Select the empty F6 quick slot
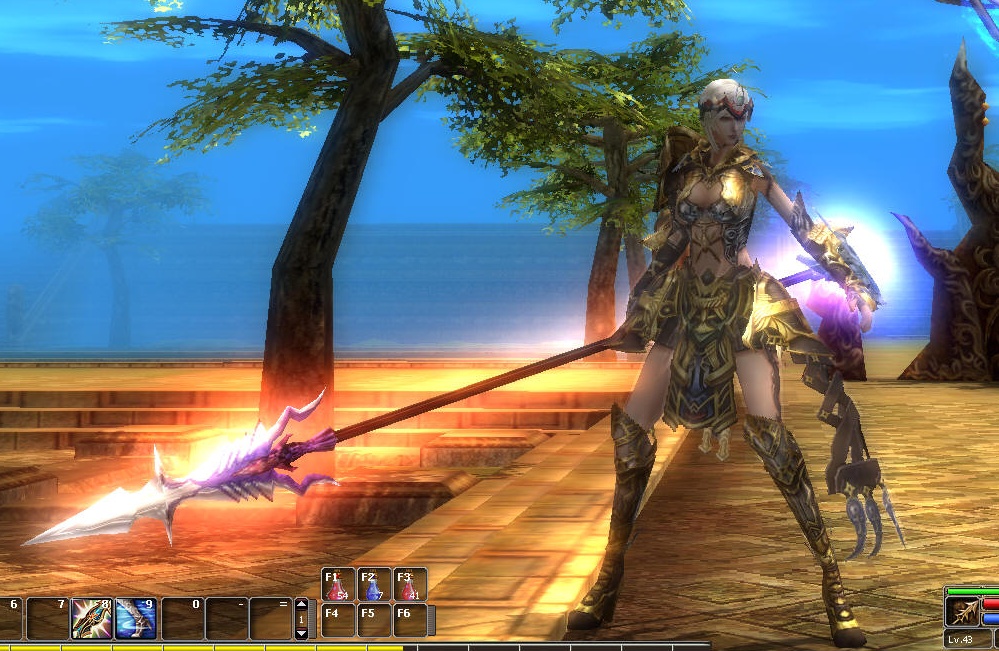 pyautogui.click(x=410, y=620)
